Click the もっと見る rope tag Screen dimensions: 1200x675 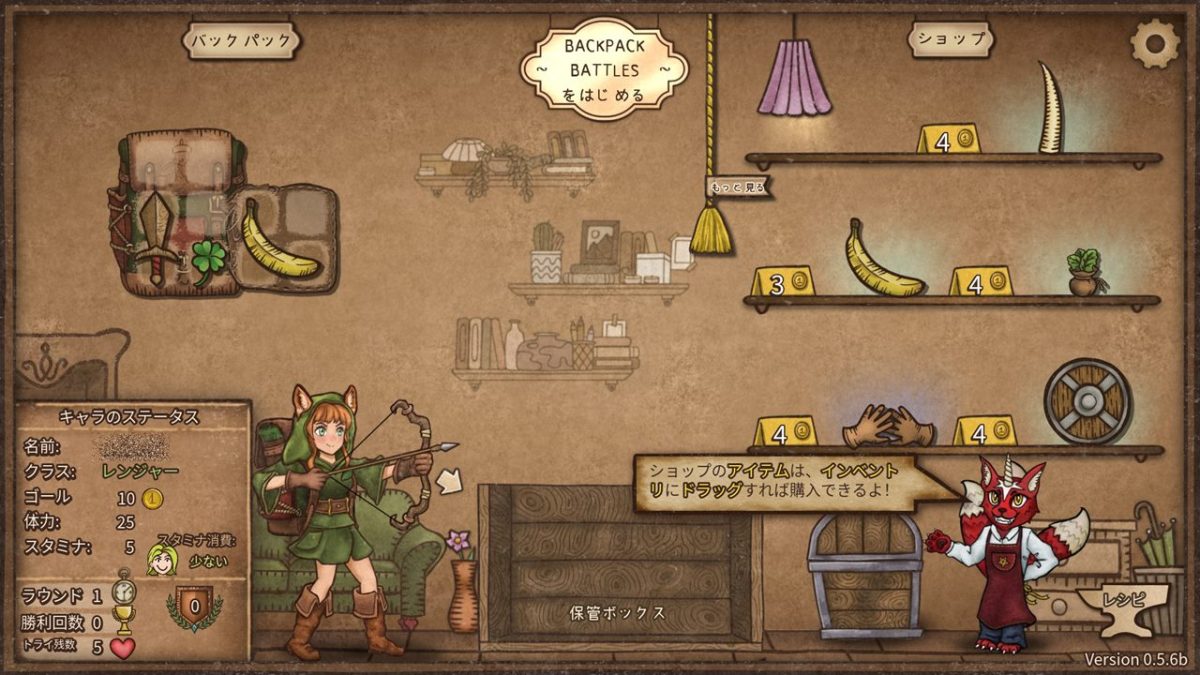pyautogui.click(x=737, y=187)
